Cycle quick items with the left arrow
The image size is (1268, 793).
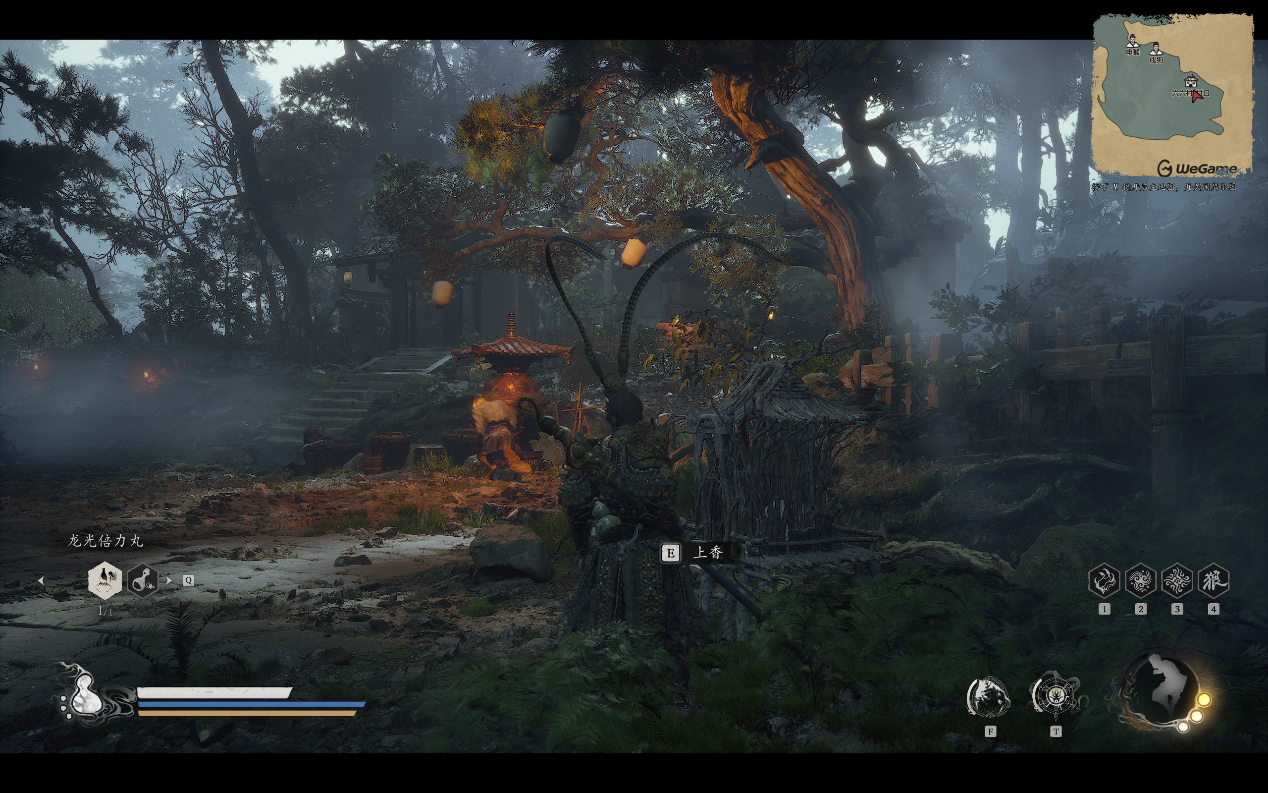pos(41,580)
